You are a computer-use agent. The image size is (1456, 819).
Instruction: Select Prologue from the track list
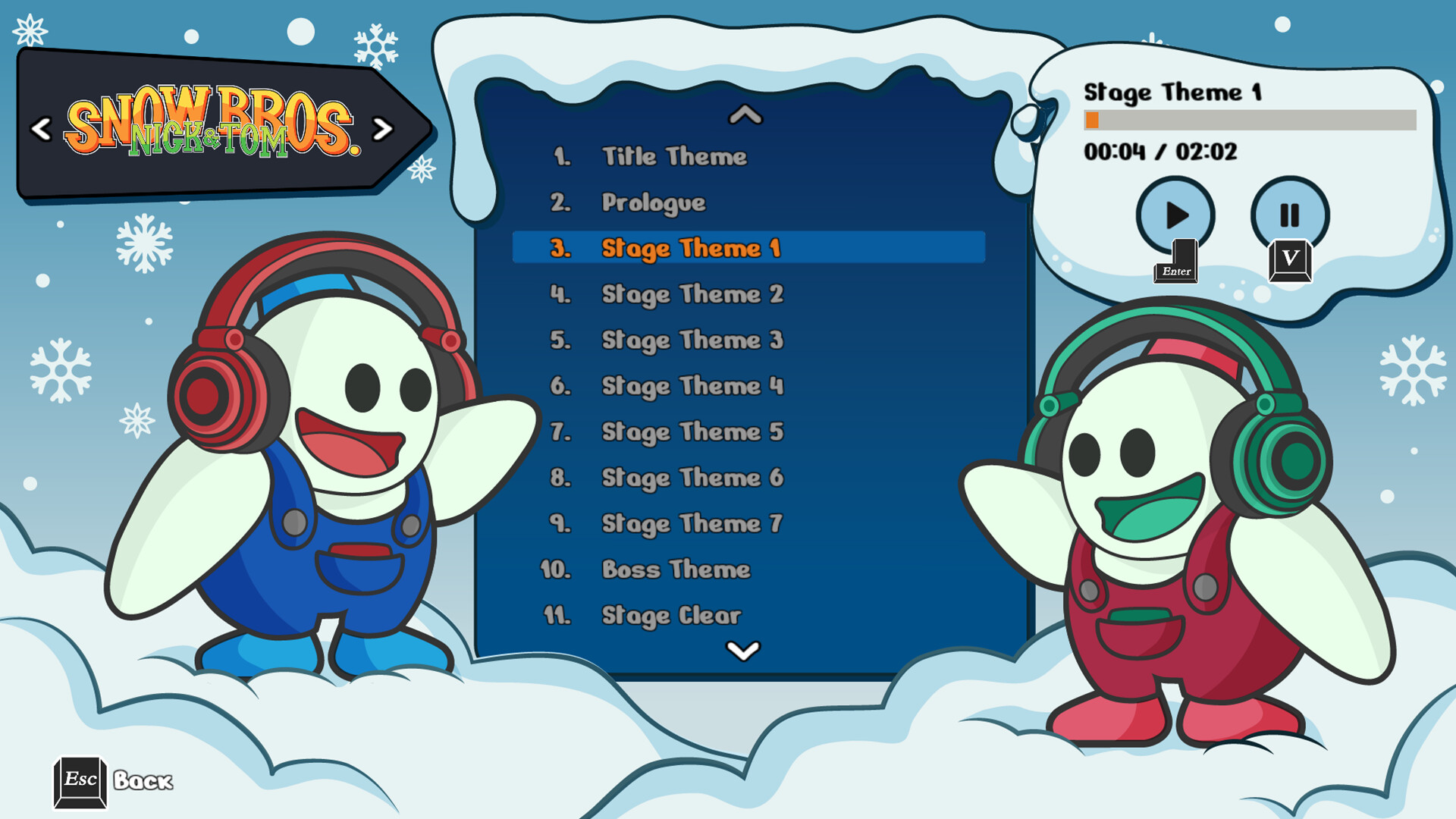pyautogui.click(x=652, y=202)
